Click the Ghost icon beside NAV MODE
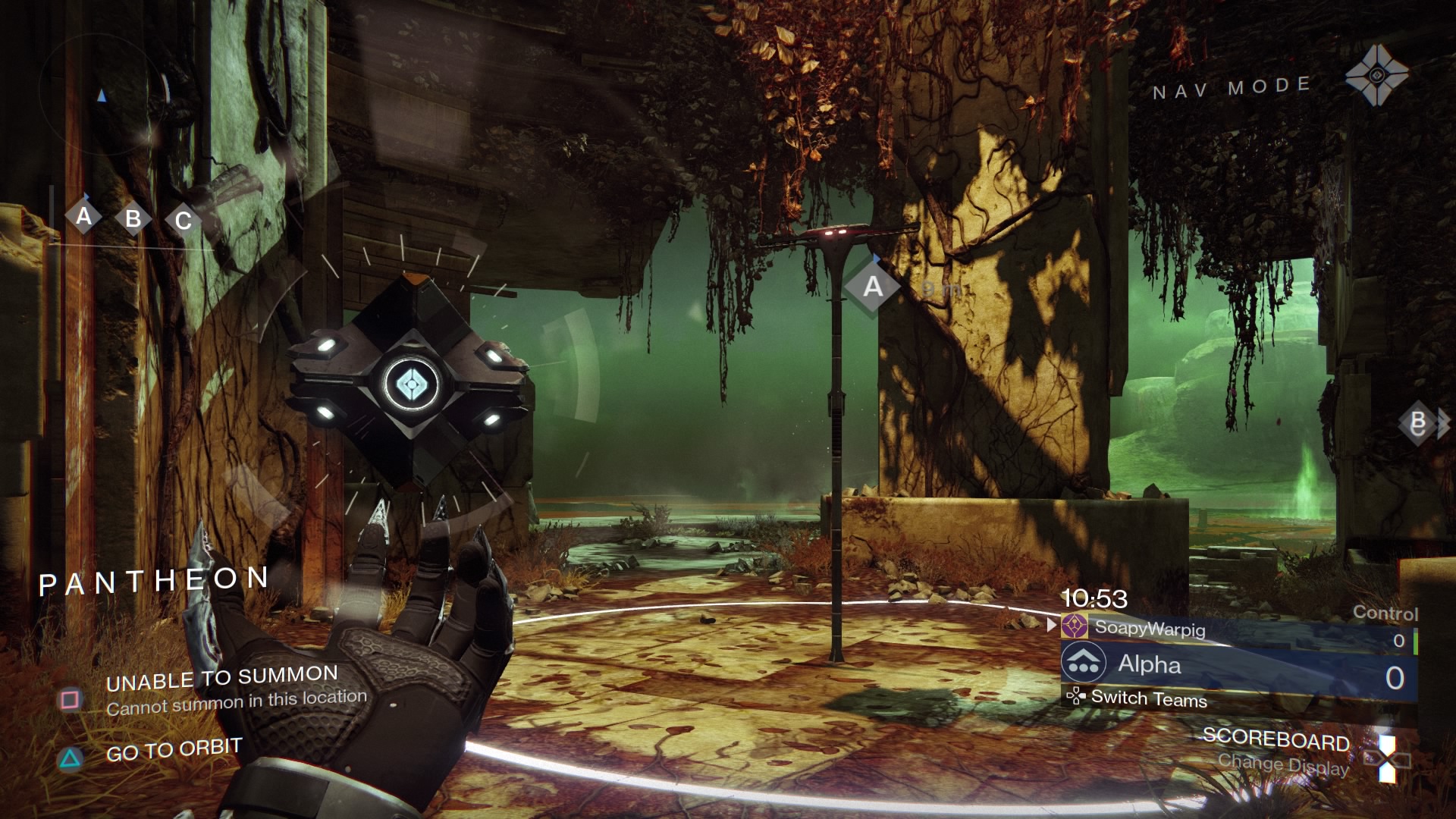The height and width of the screenshot is (819, 1456). pos(1376,75)
